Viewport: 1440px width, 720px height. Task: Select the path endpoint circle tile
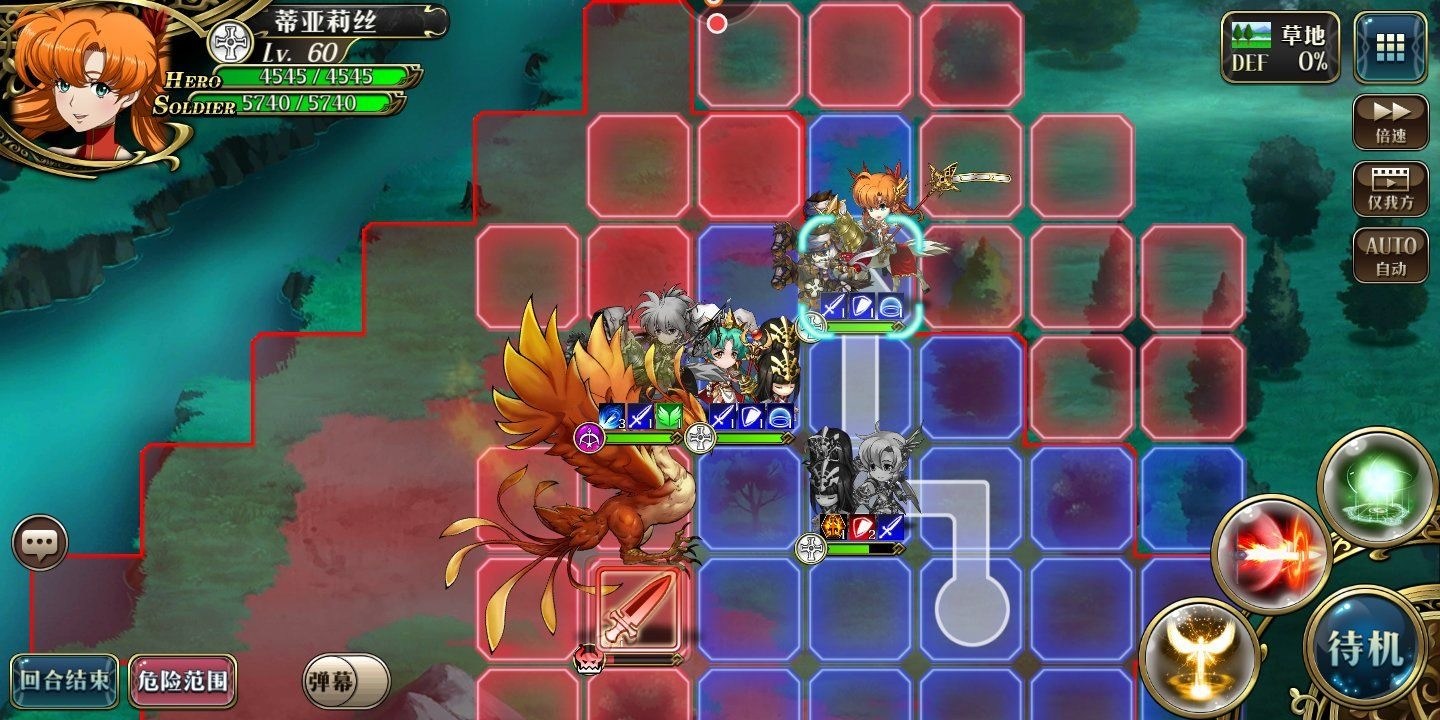pyautogui.click(x=970, y=606)
